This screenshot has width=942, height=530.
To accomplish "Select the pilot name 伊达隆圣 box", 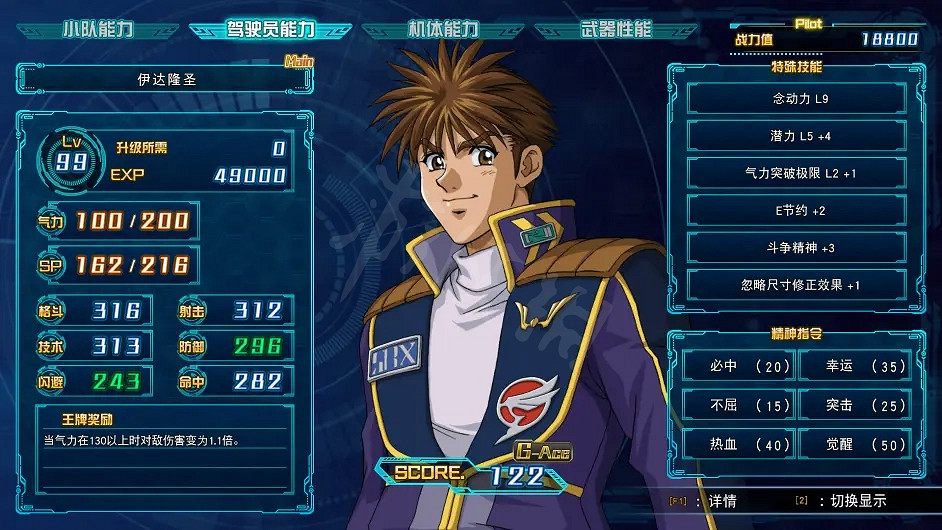I will 165,80.
